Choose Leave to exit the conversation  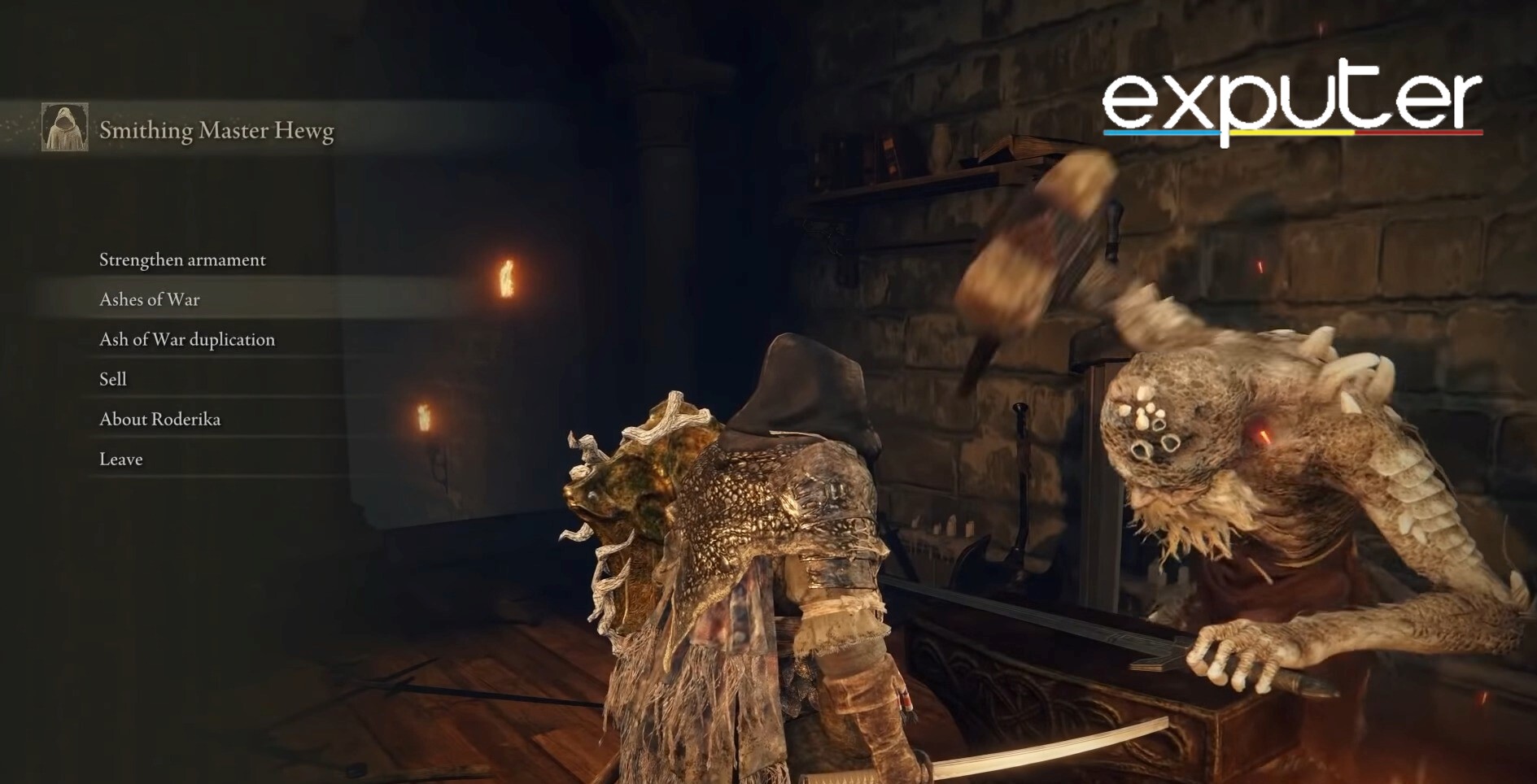[x=120, y=459]
